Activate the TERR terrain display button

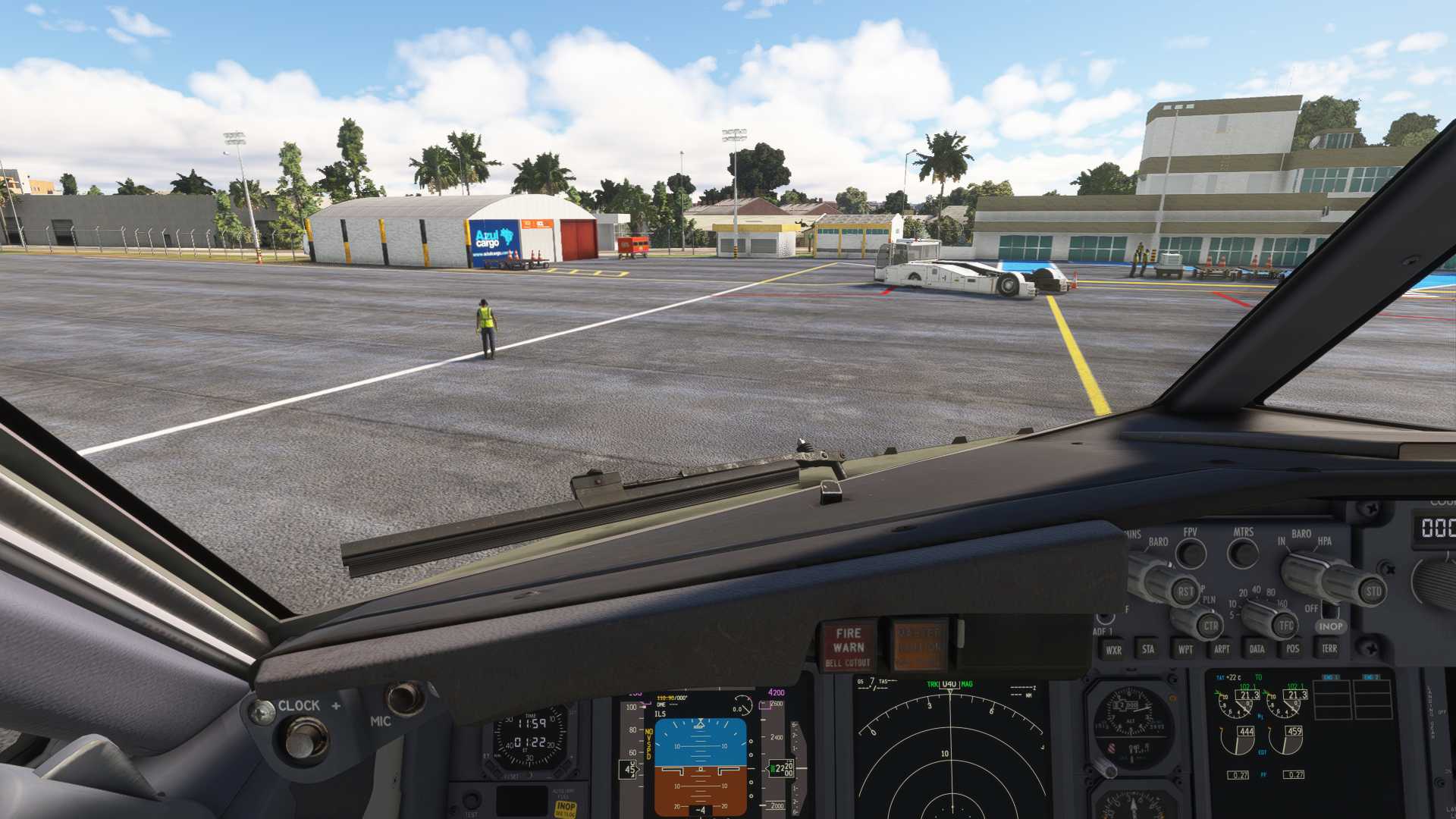[1329, 649]
